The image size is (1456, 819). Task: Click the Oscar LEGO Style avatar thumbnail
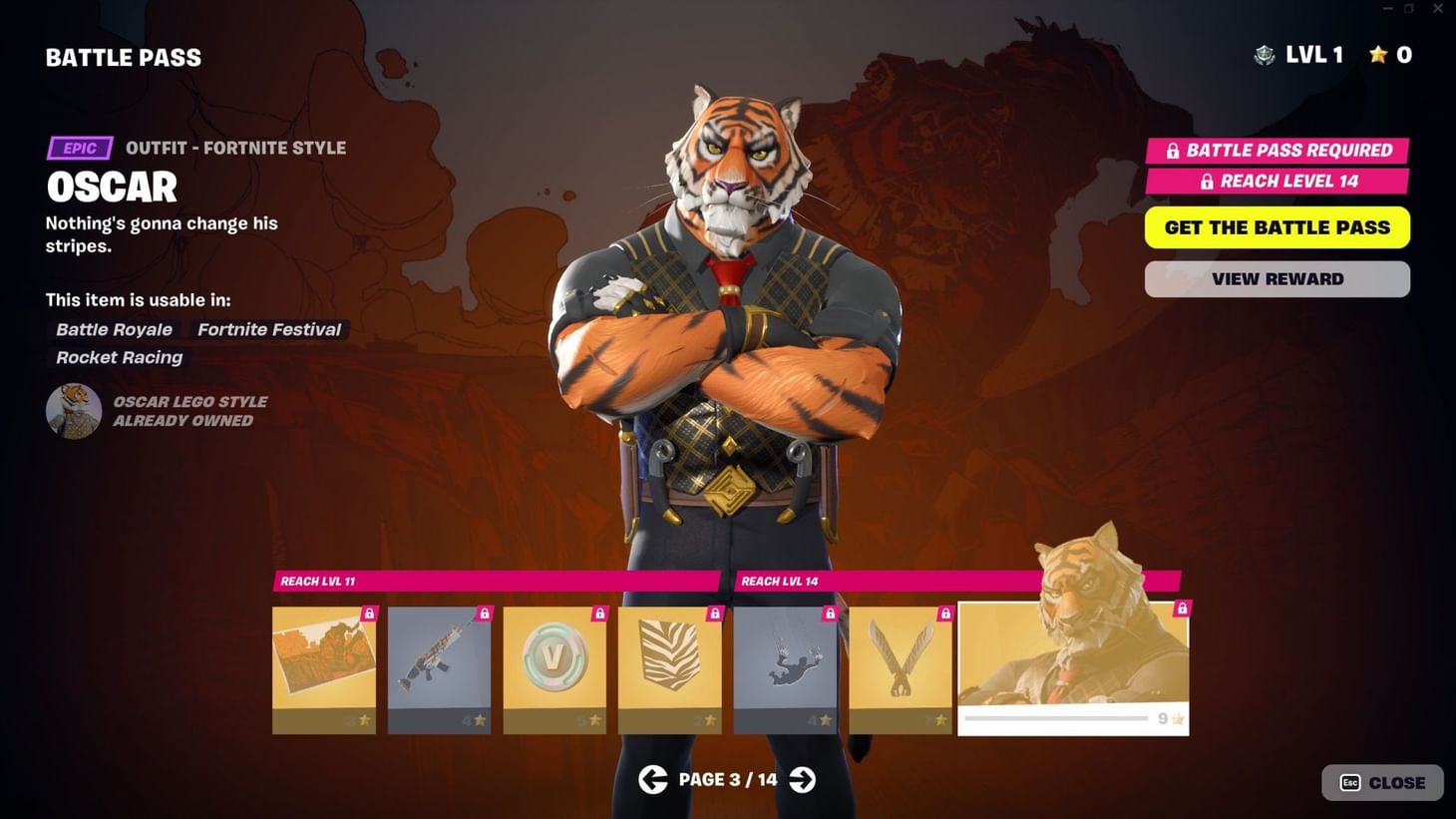pos(73,410)
